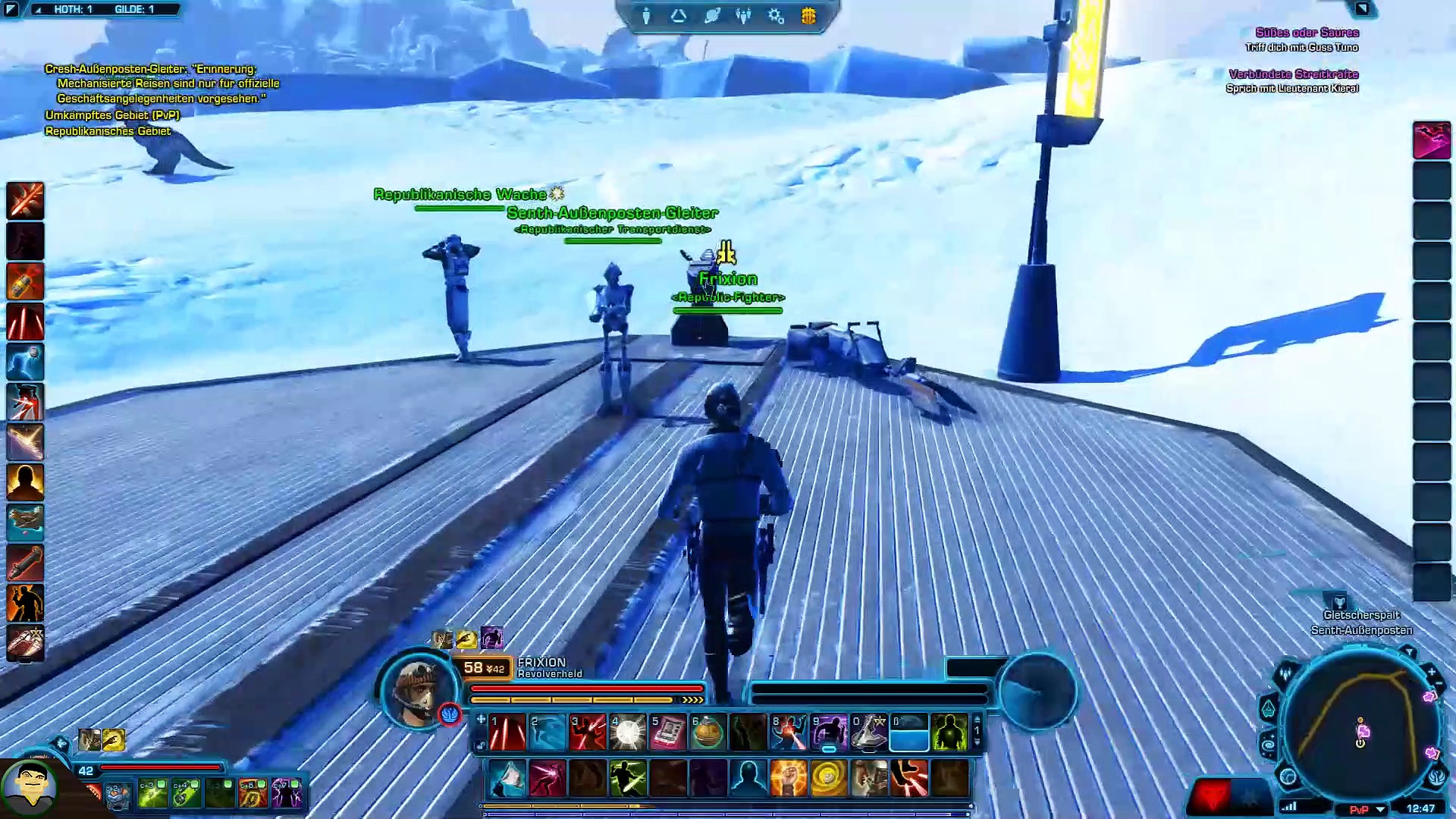The image size is (1456, 819).
Task: Activate the pink ability on the right bar
Action: point(1431,141)
